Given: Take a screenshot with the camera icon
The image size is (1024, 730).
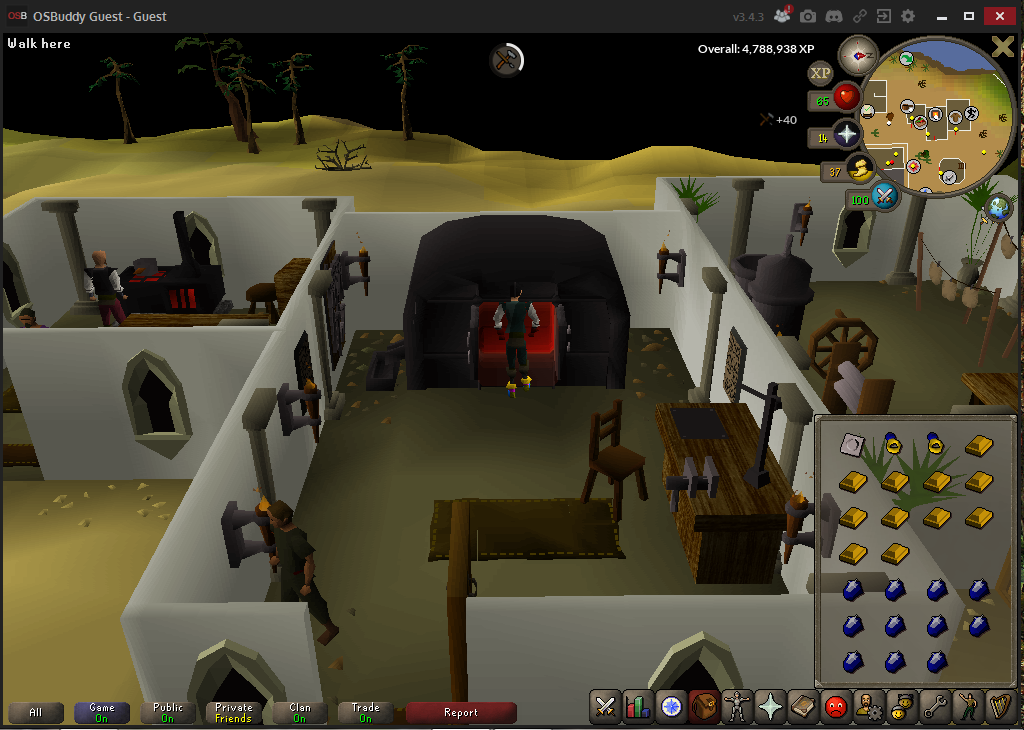Looking at the screenshot, I should [x=807, y=16].
